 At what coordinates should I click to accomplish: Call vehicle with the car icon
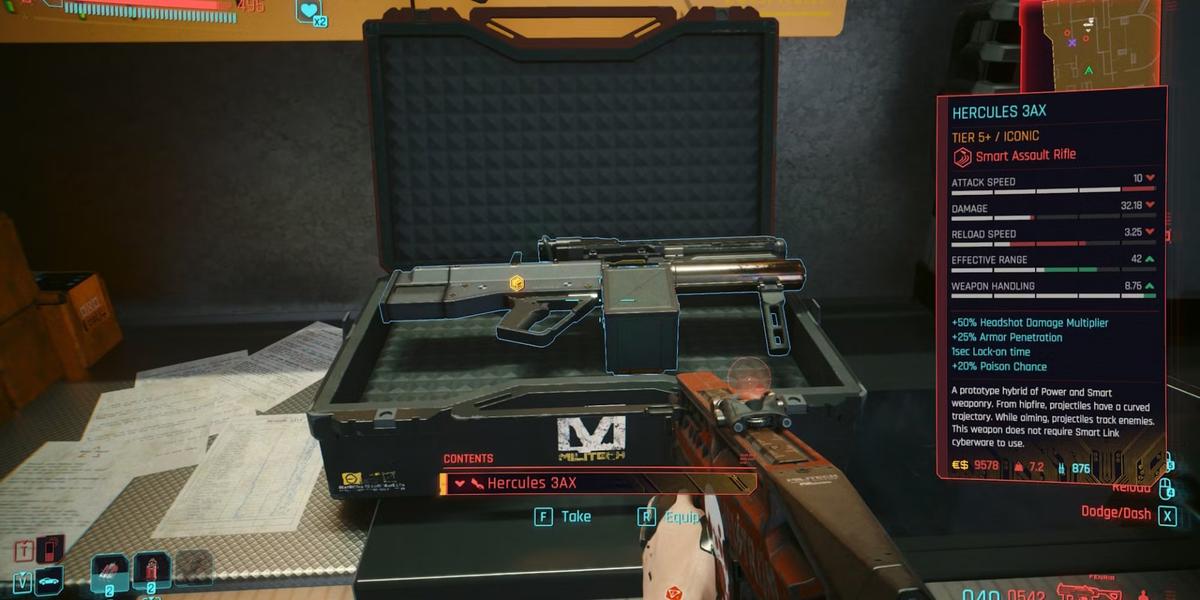(x=48, y=580)
